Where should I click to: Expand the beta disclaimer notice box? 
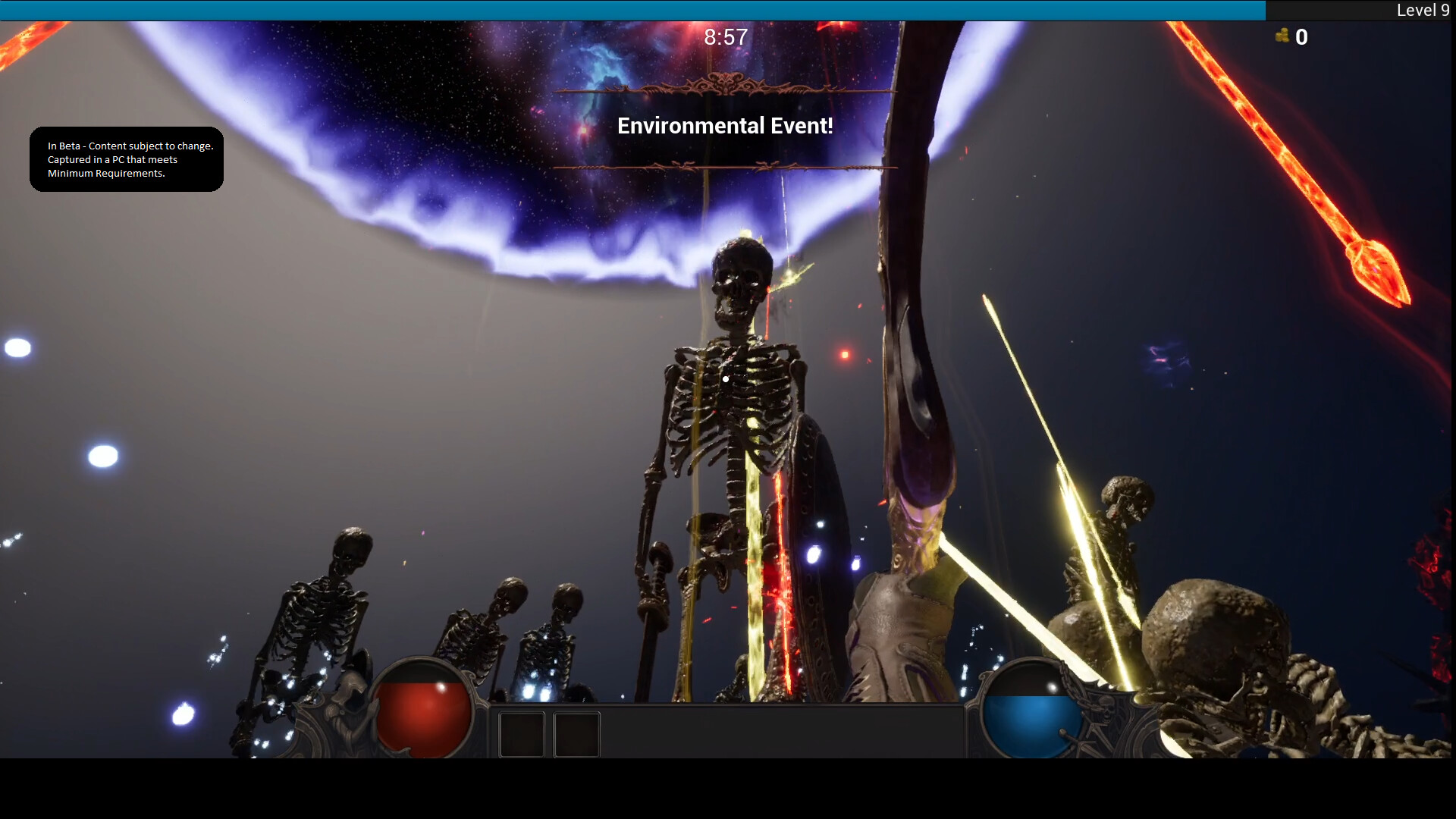[x=126, y=159]
